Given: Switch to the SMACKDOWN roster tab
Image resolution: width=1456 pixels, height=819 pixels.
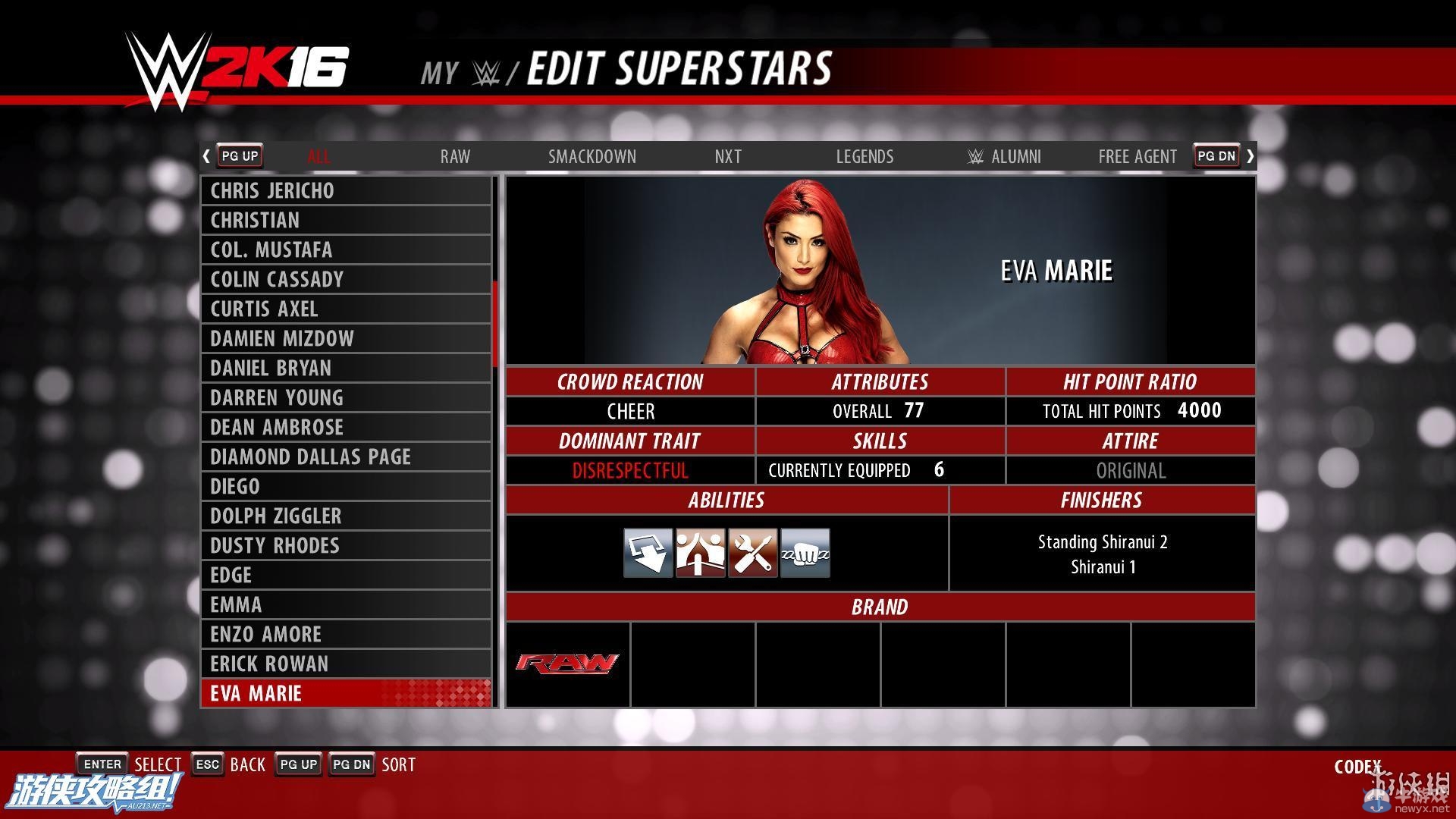Looking at the screenshot, I should (x=592, y=156).
